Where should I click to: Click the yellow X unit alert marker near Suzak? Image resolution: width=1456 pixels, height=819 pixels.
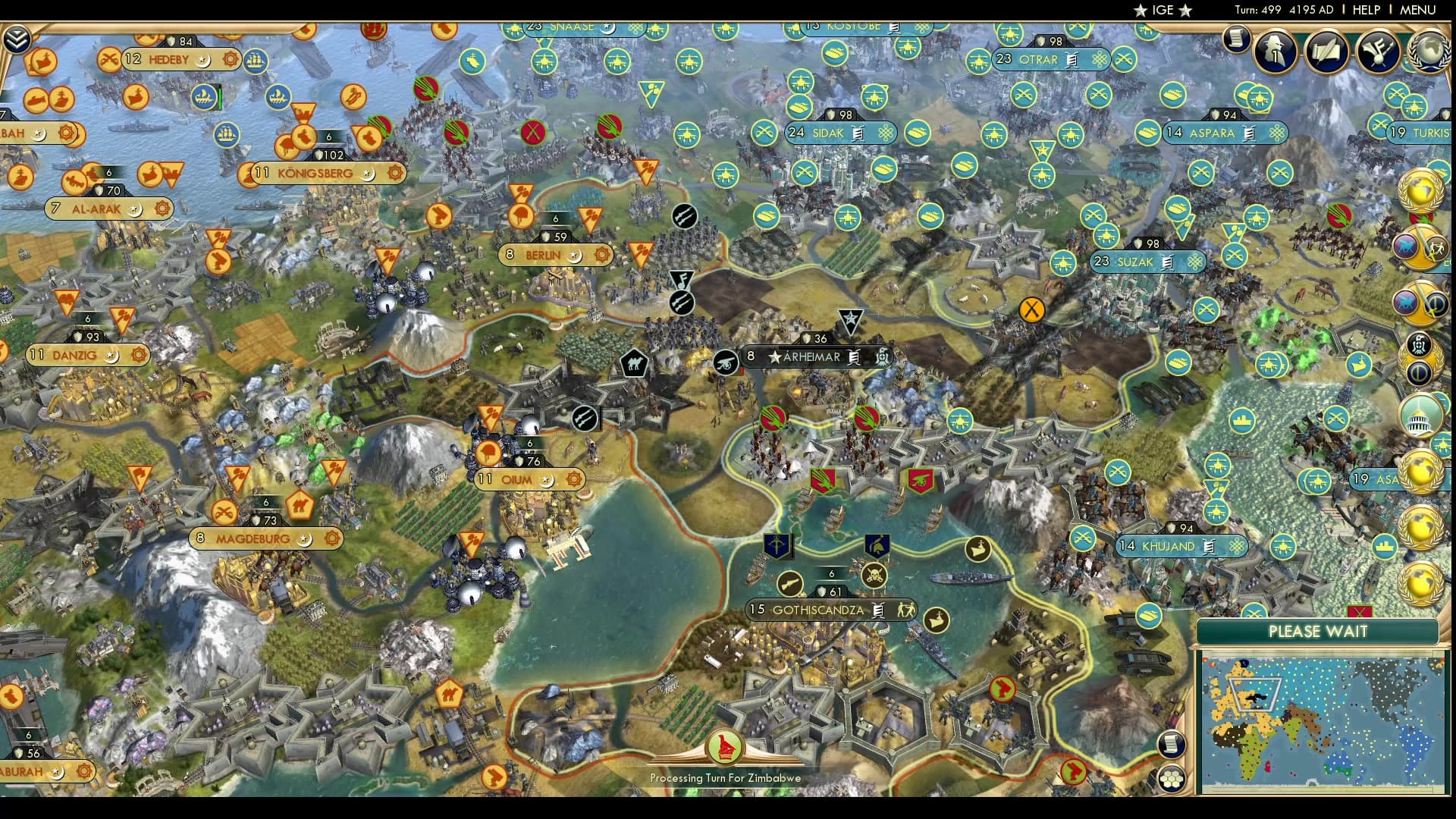1031,311
